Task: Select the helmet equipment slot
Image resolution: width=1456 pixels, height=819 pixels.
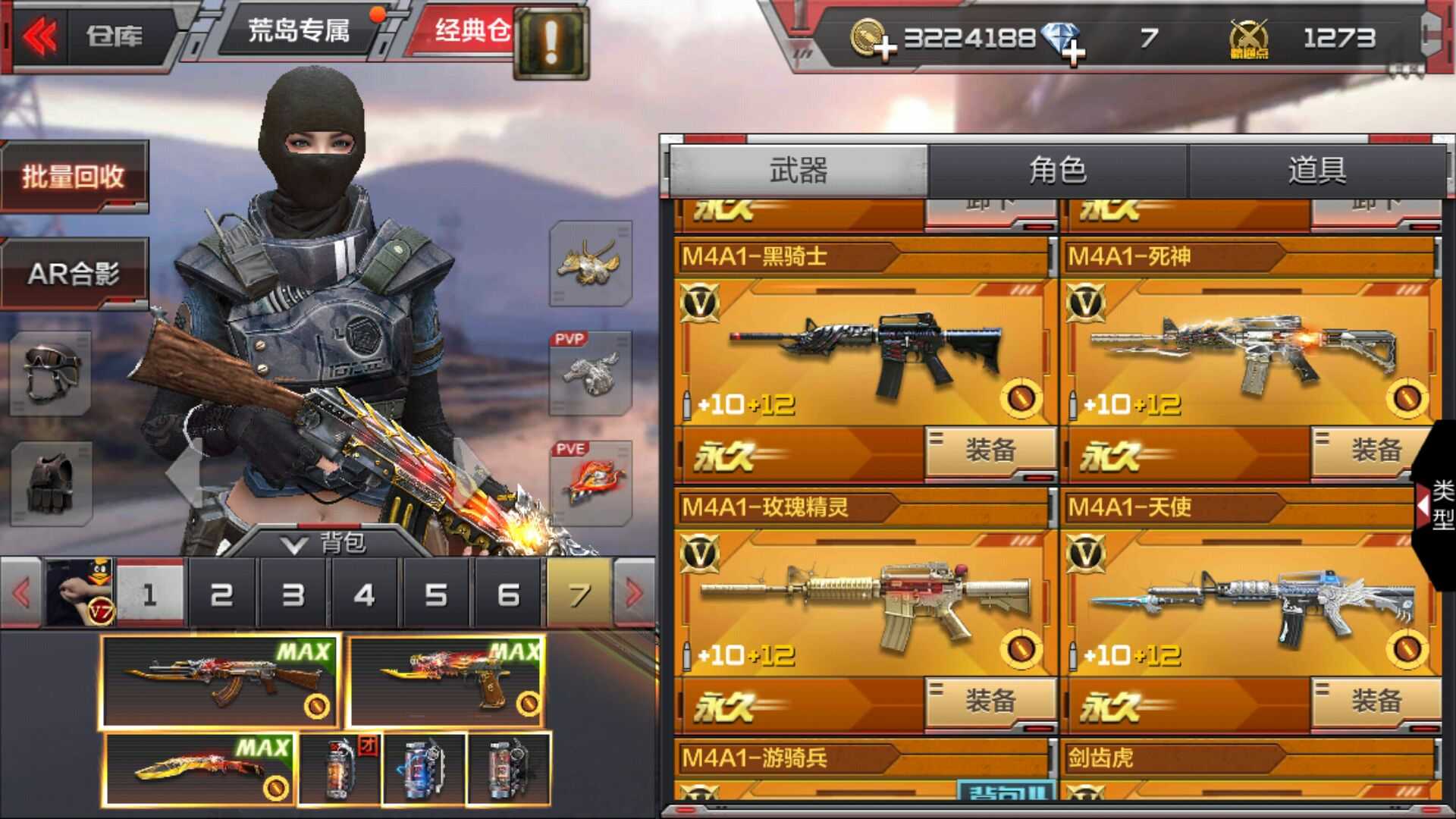Action: coord(50,372)
